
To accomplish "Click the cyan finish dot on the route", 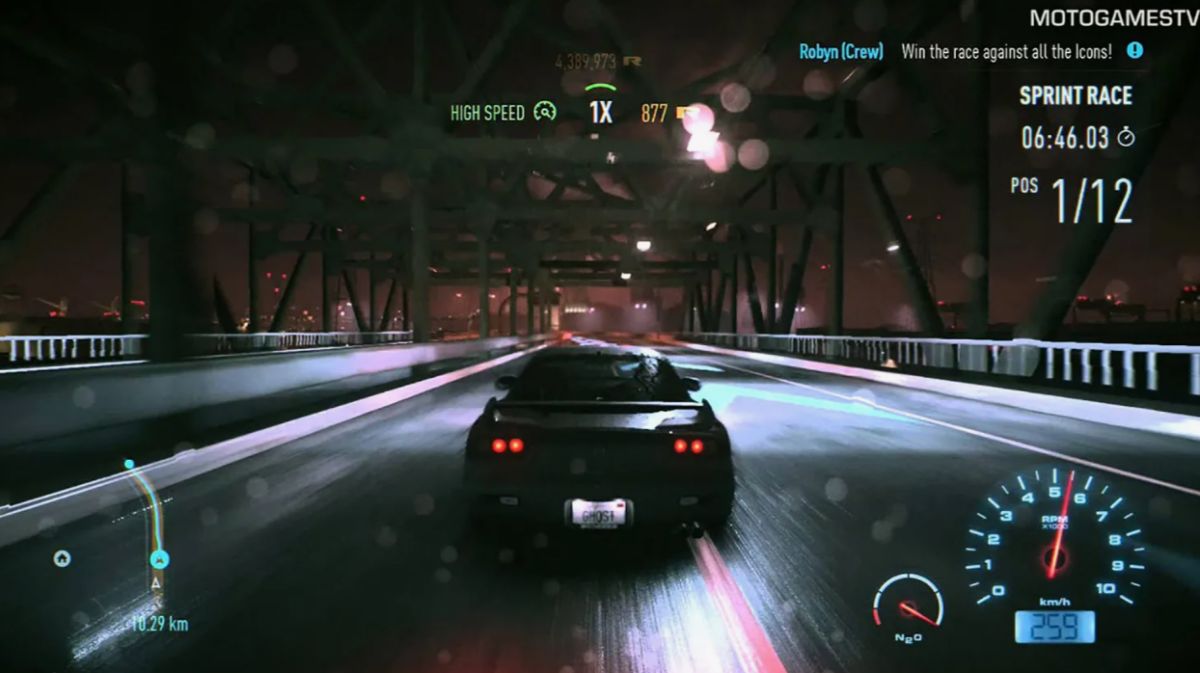I will [x=129, y=464].
